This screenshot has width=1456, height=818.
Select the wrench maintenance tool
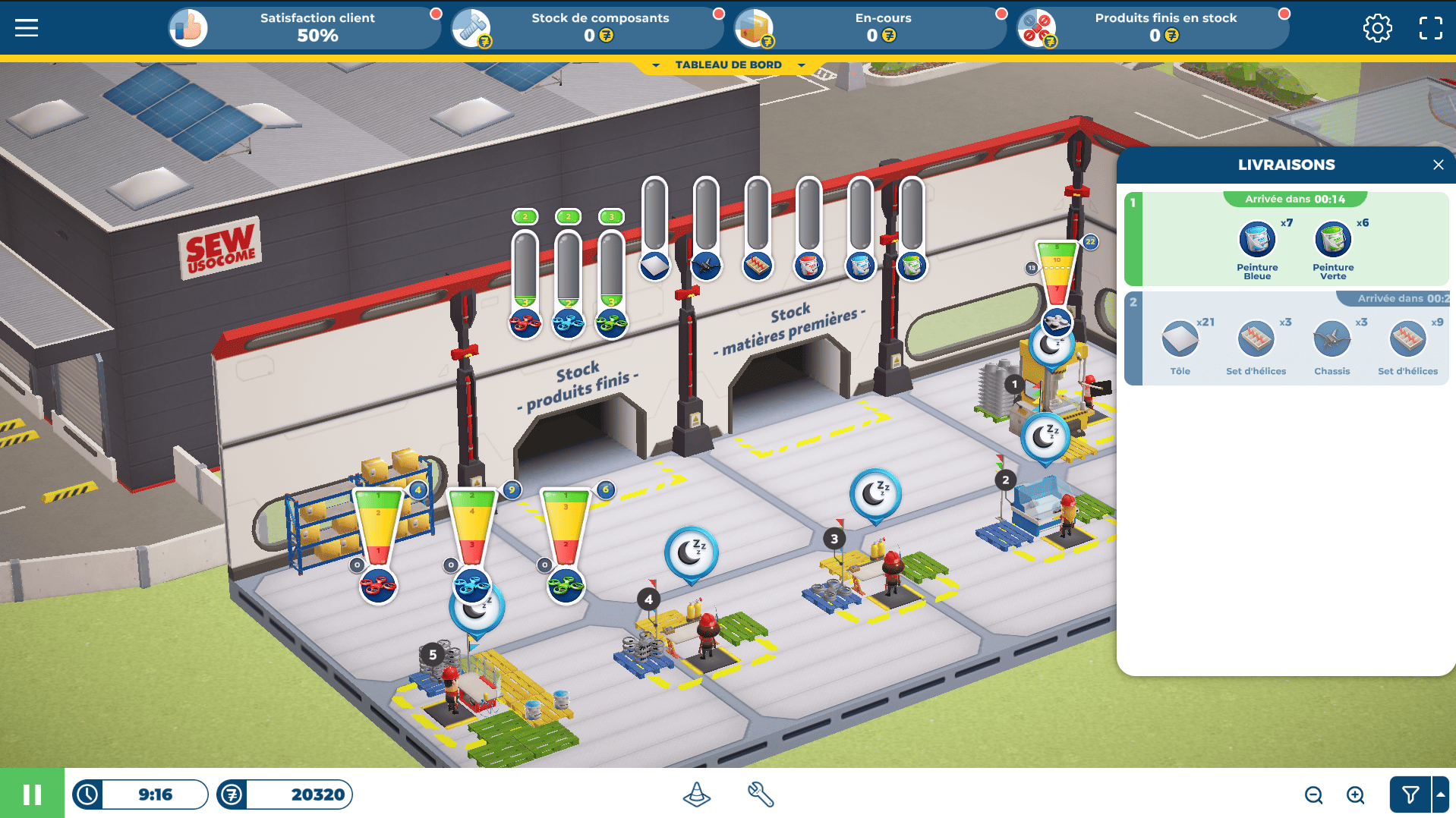[x=760, y=794]
